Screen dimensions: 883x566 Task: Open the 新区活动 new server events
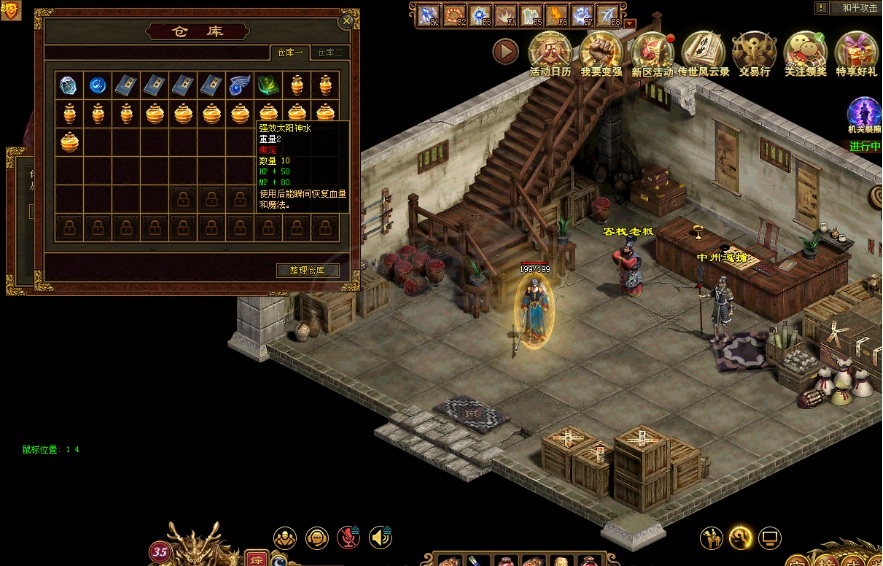click(x=652, y=50)
